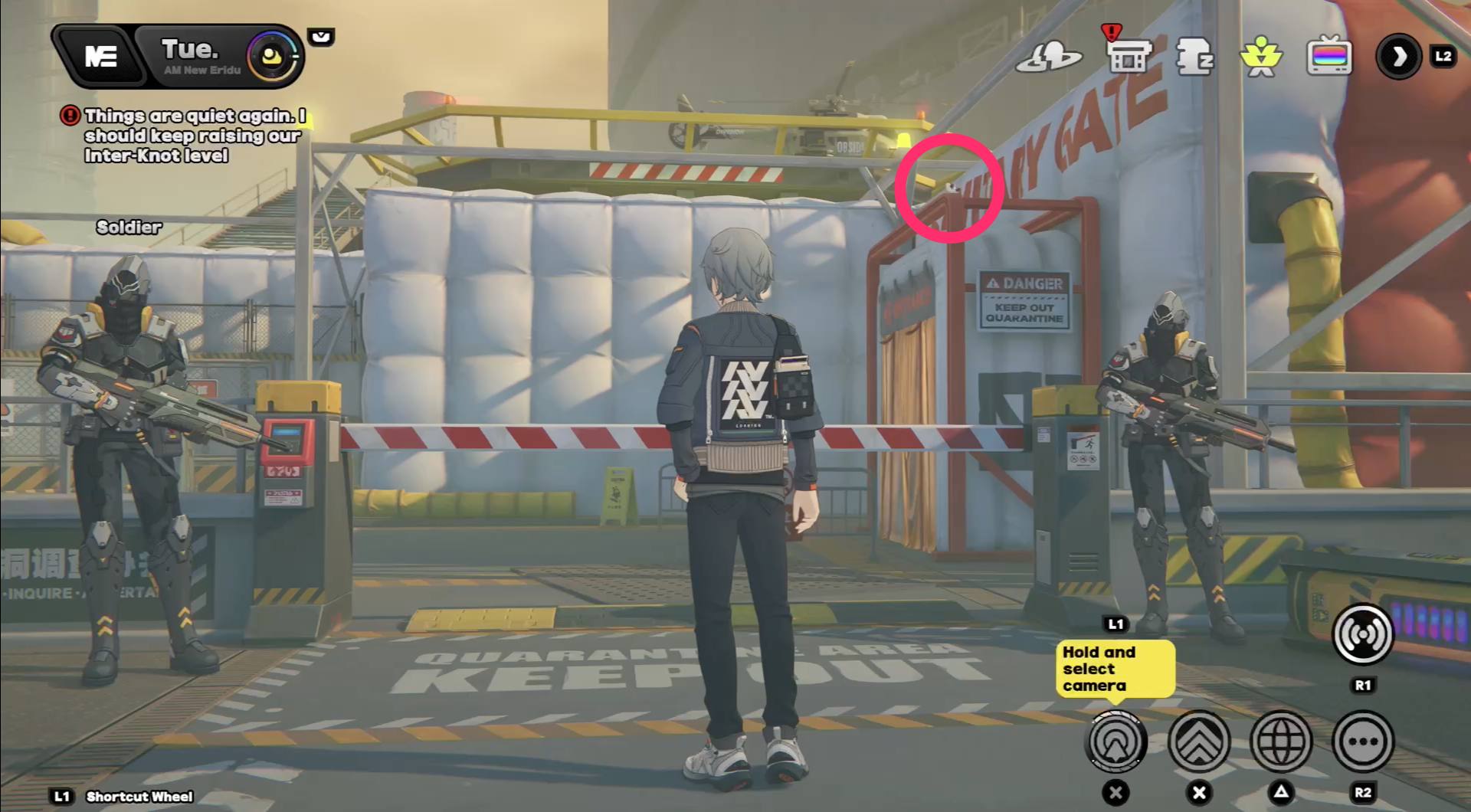This screenshot has height=812, width=1471.
Task: Open the rainbow TV screen icon
Action: tap(1331, 55)
